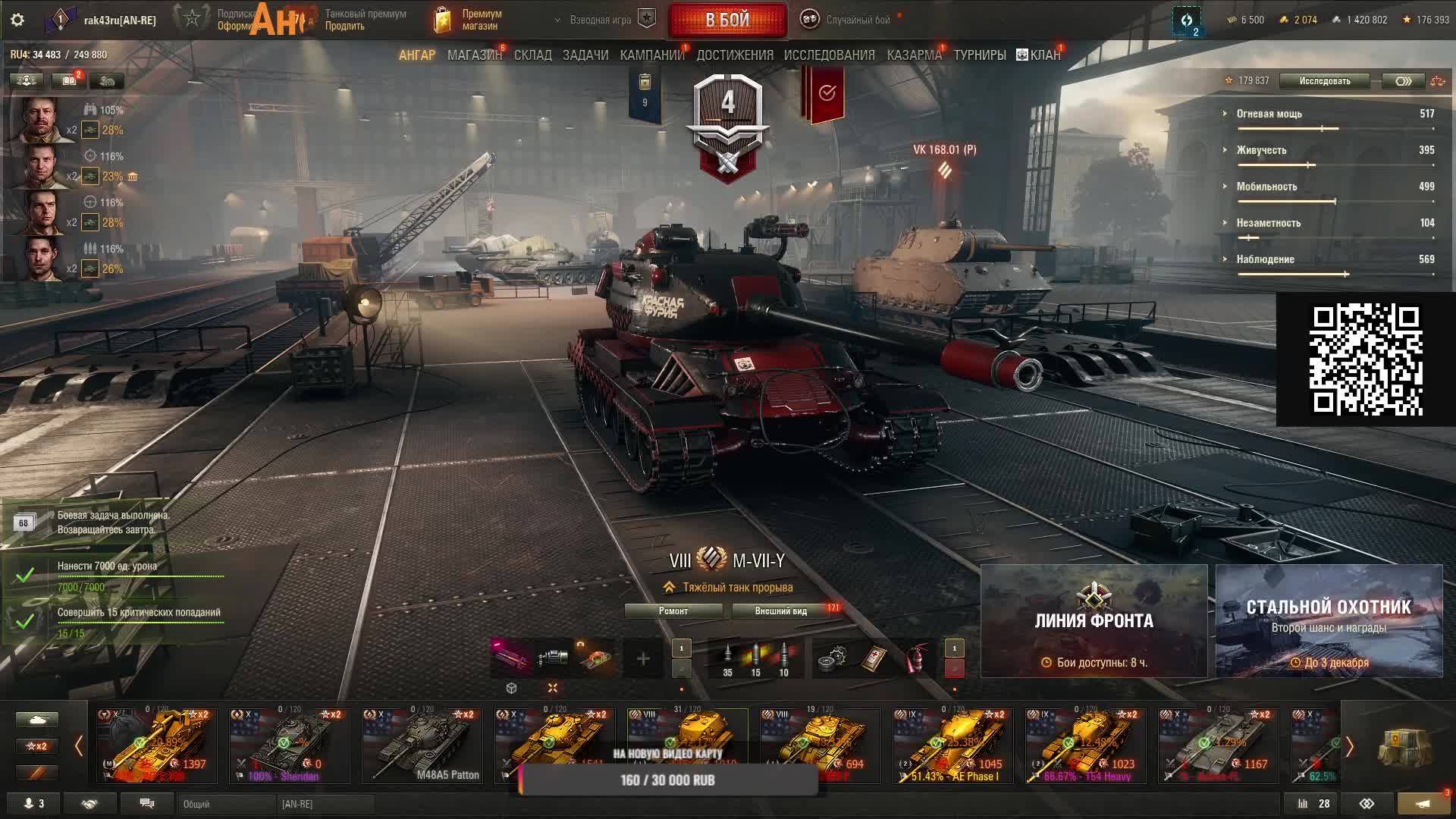Switch to the МАГАЗИН tab
The image size is (1456, 819).
474,55
